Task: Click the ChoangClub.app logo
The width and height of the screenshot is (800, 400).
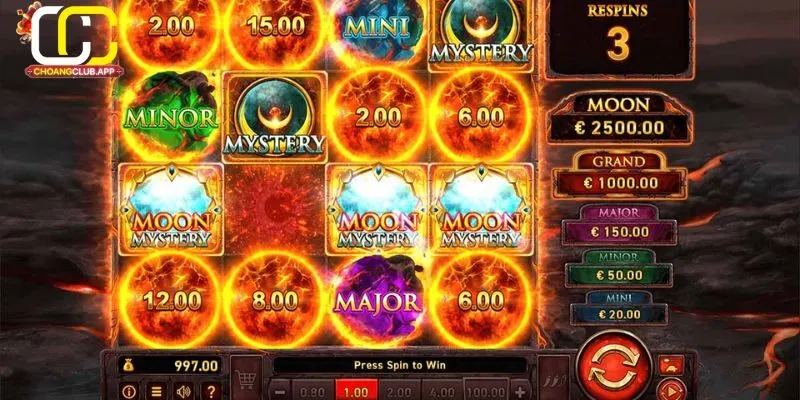Action: click(x=70, y=42)
